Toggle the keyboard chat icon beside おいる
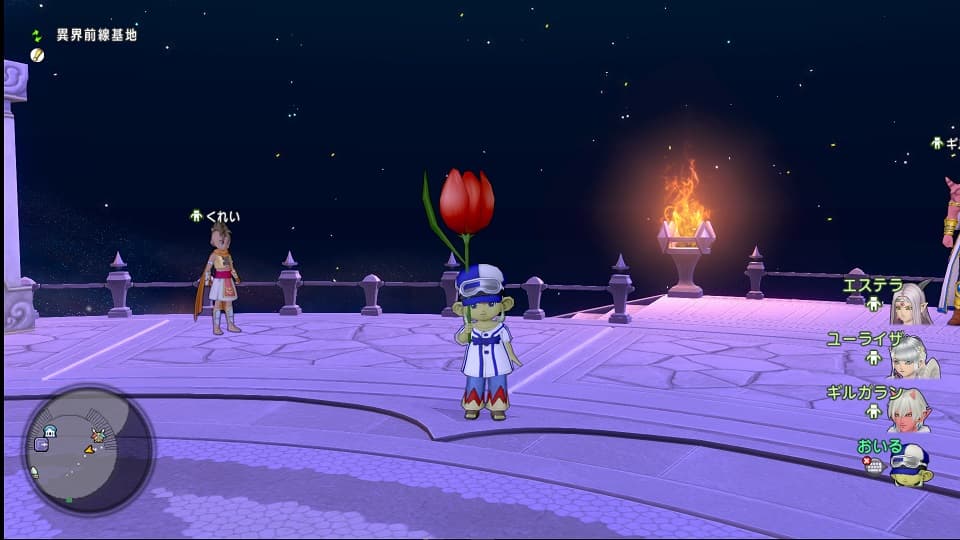This screenshot has height=540, width=960. click(874, 465)
